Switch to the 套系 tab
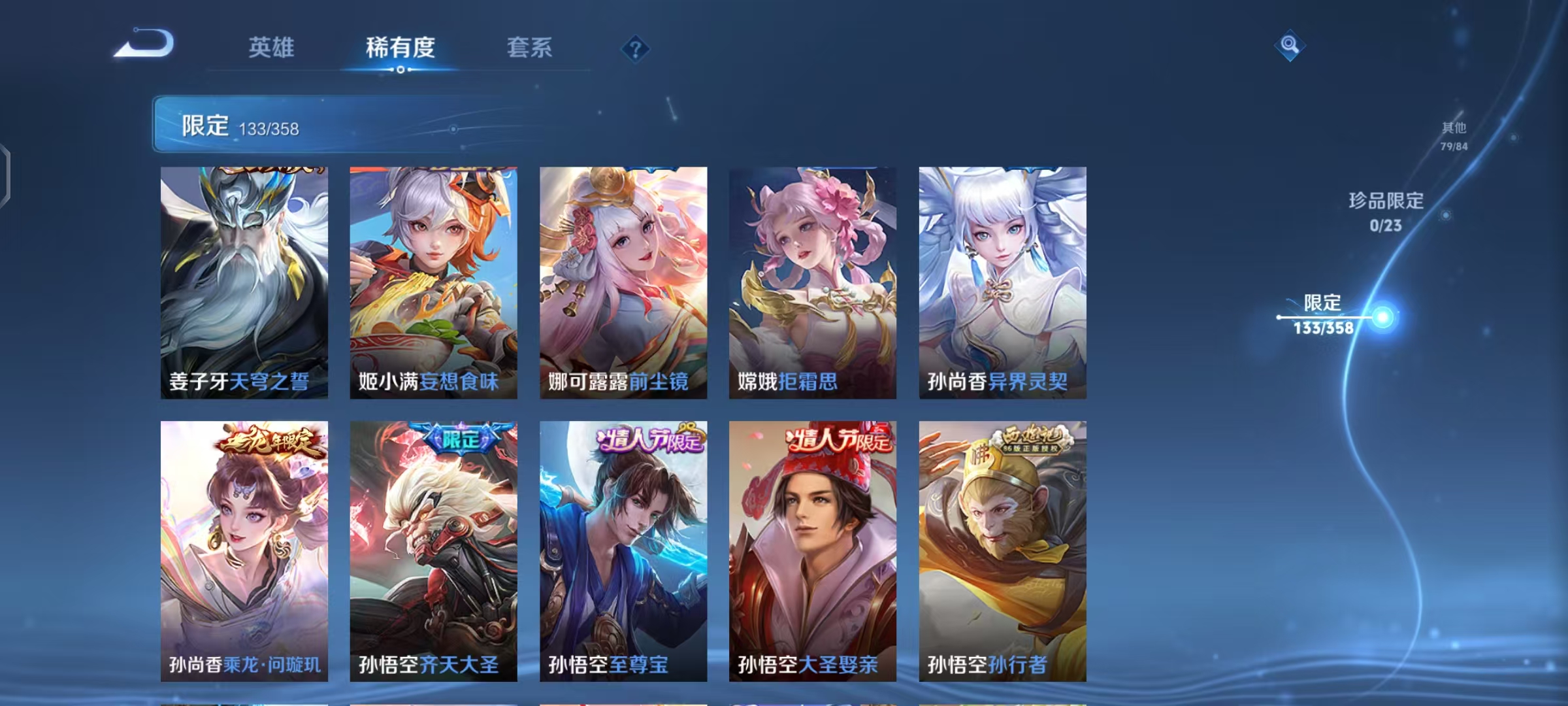The image size is (1568, 706). pyautogui.click(x=530, y=47)
